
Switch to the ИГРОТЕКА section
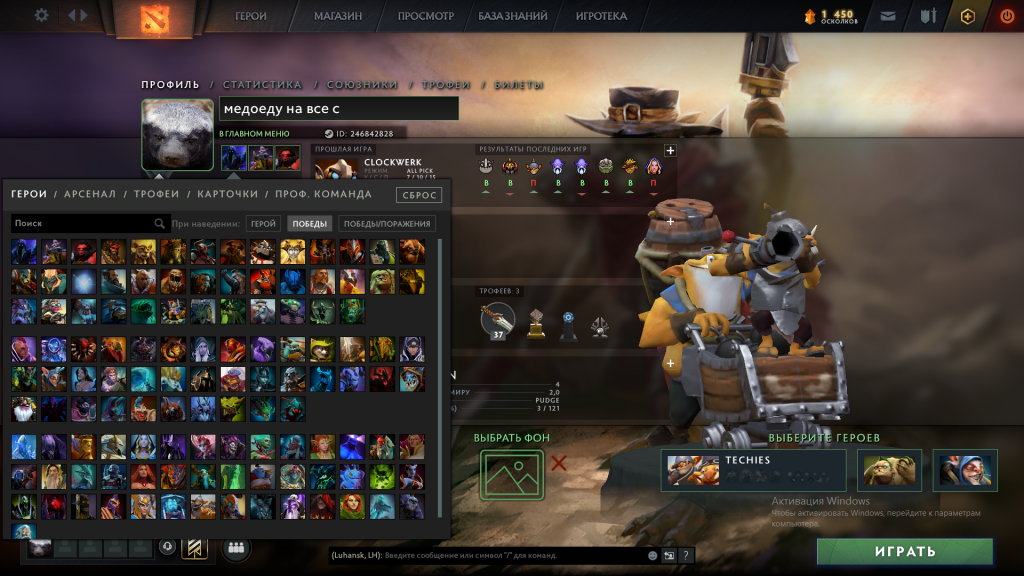coord(601,16)
